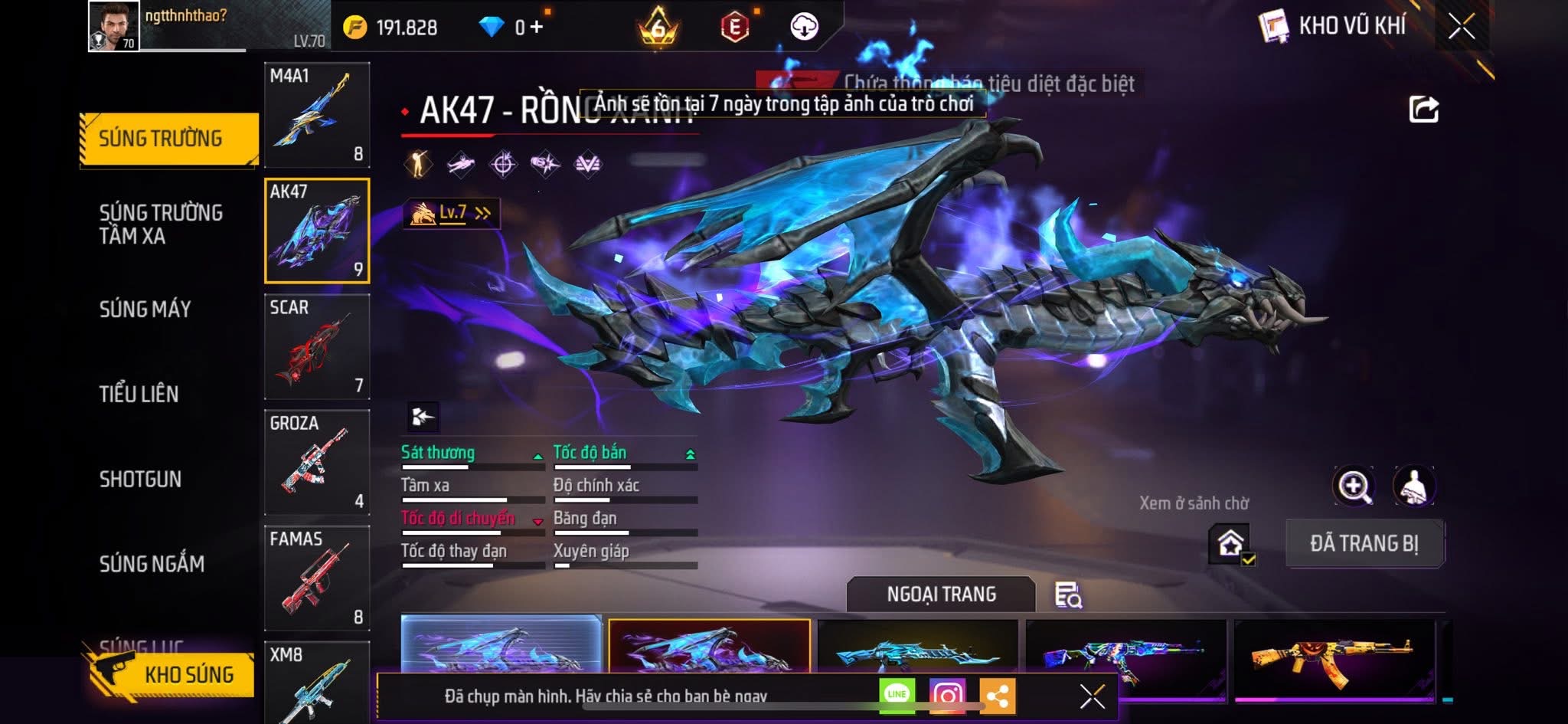Switch to Súng Ngắm category
This screenshot has width=1568, height=724.
[x=152, y=564]
